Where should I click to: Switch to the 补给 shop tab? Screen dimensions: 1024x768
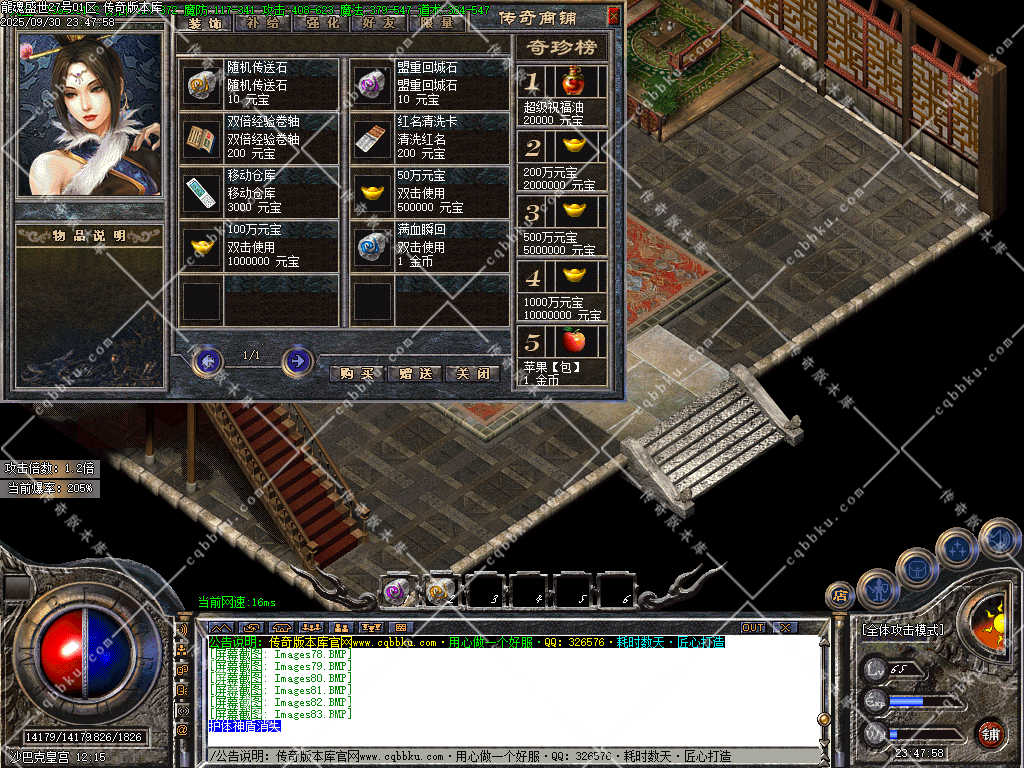(262, 22)
